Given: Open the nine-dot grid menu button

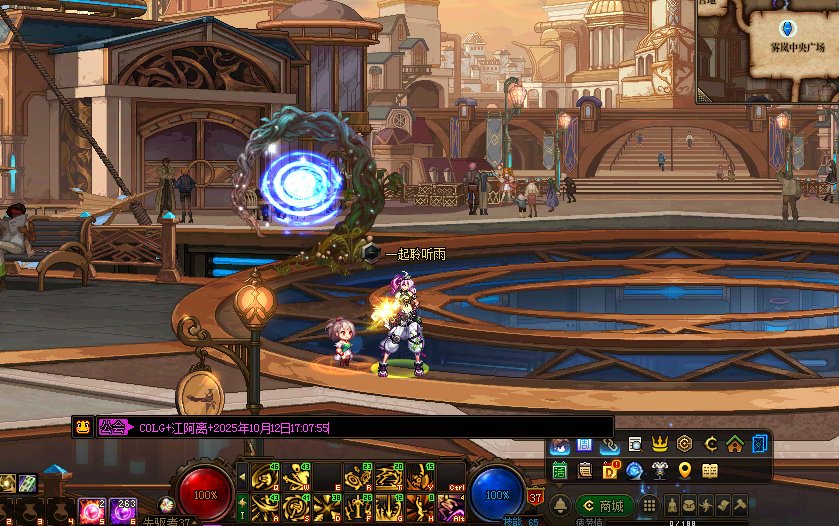Looking at the screenshot, I should coord(649,505).
